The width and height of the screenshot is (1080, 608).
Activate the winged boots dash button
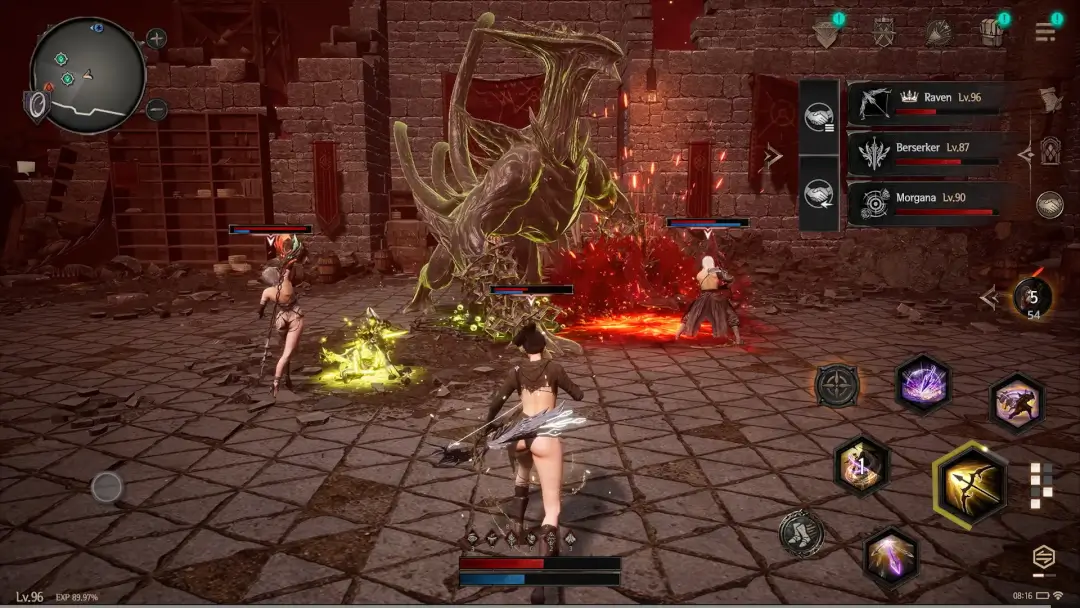(801, 532)
